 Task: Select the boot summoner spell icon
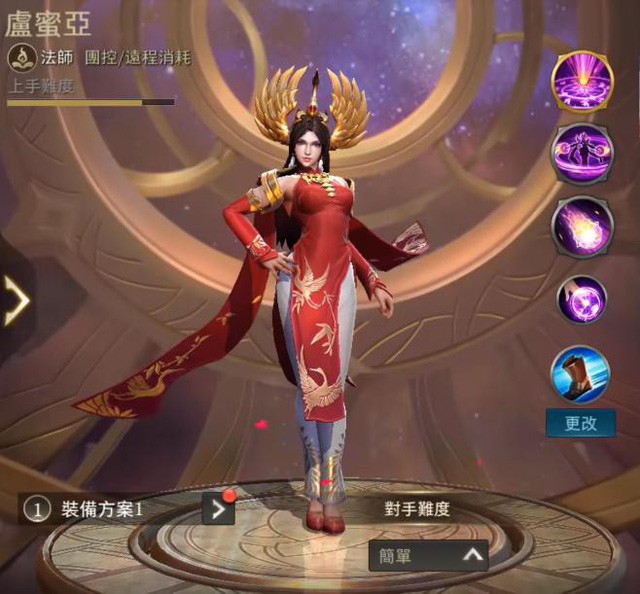581,374
